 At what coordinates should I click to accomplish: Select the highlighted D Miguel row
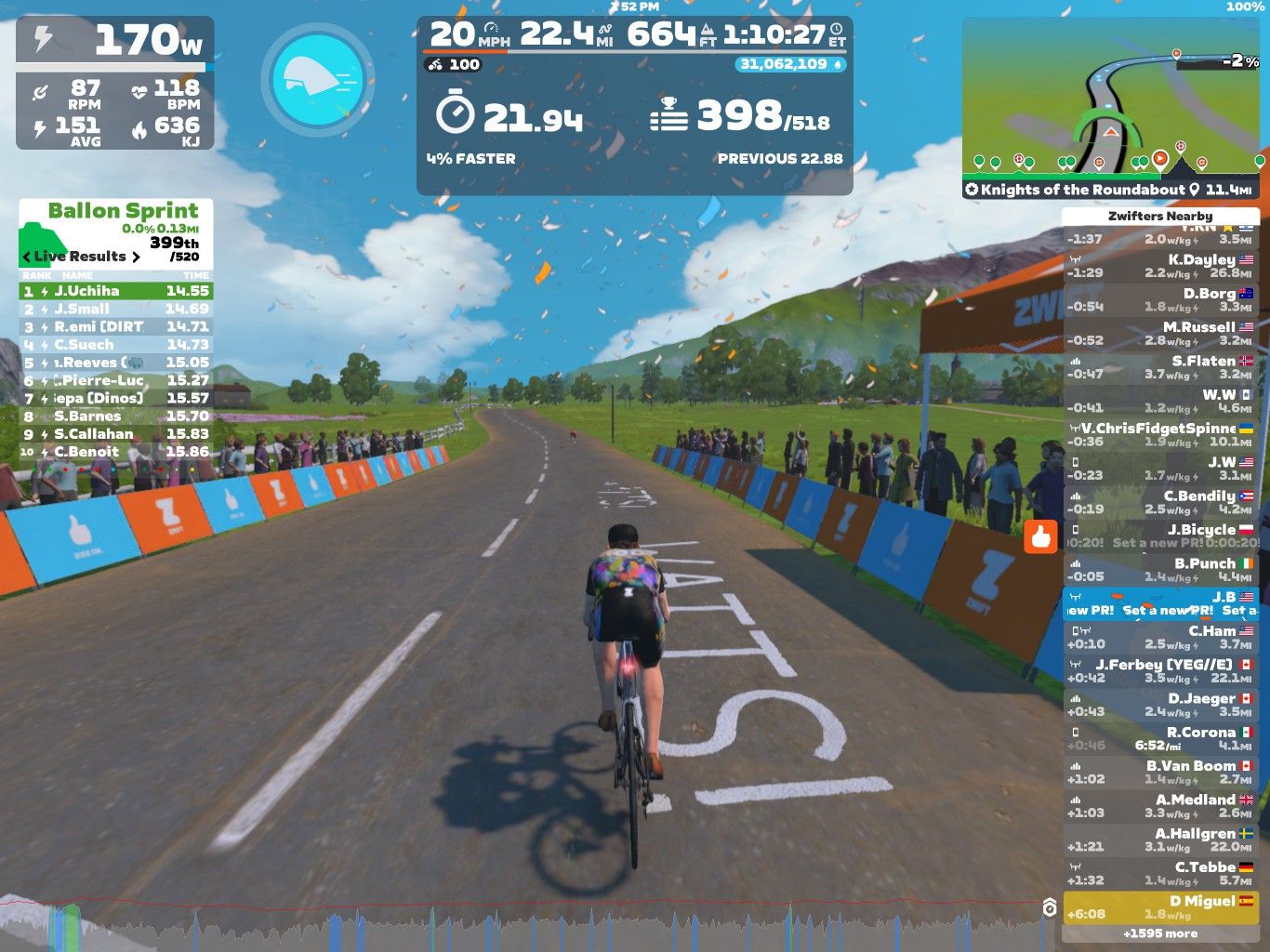1159,906
